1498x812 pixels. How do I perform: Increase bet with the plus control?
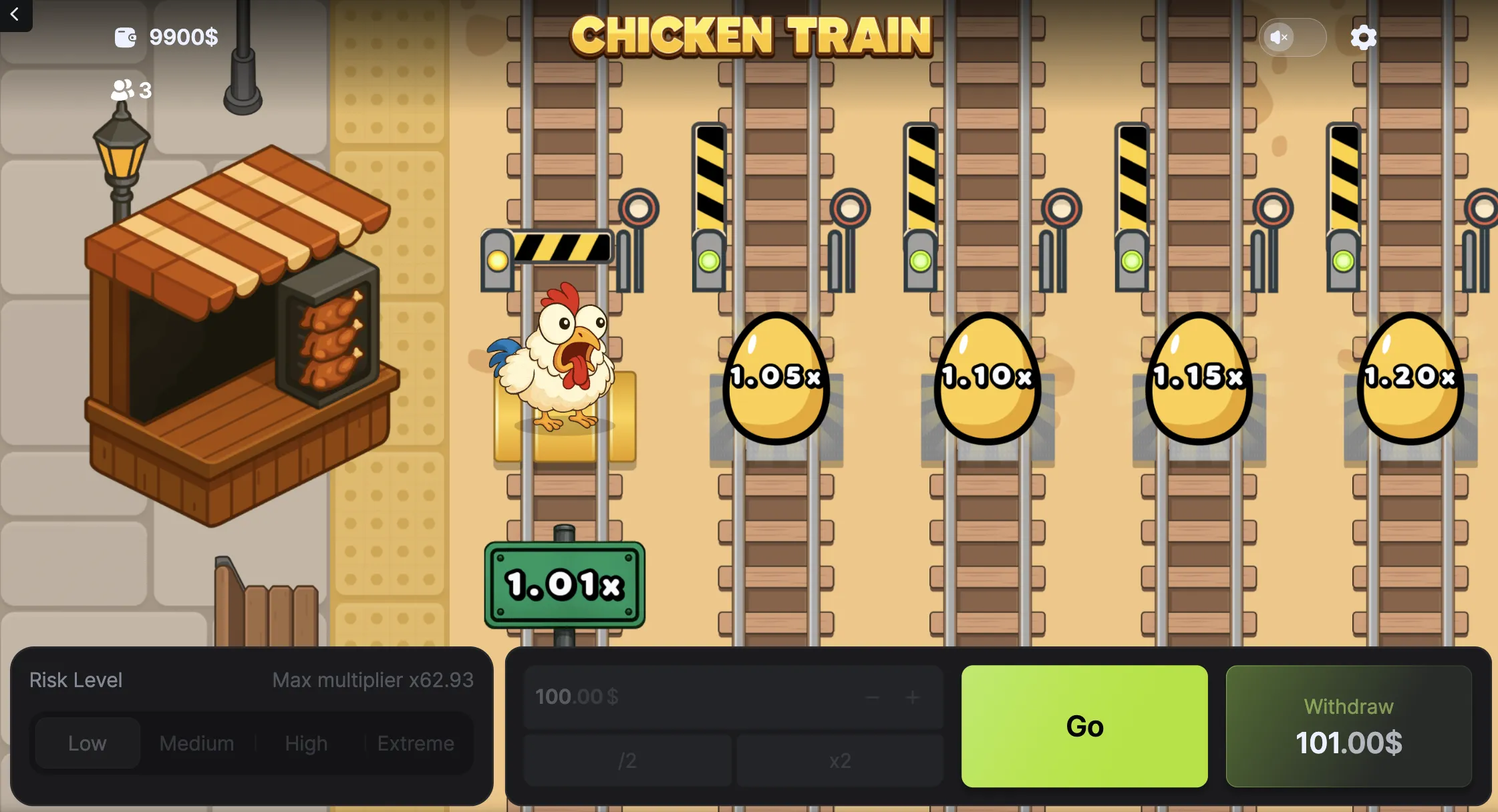pyautogui.click(x=913, y=697)
